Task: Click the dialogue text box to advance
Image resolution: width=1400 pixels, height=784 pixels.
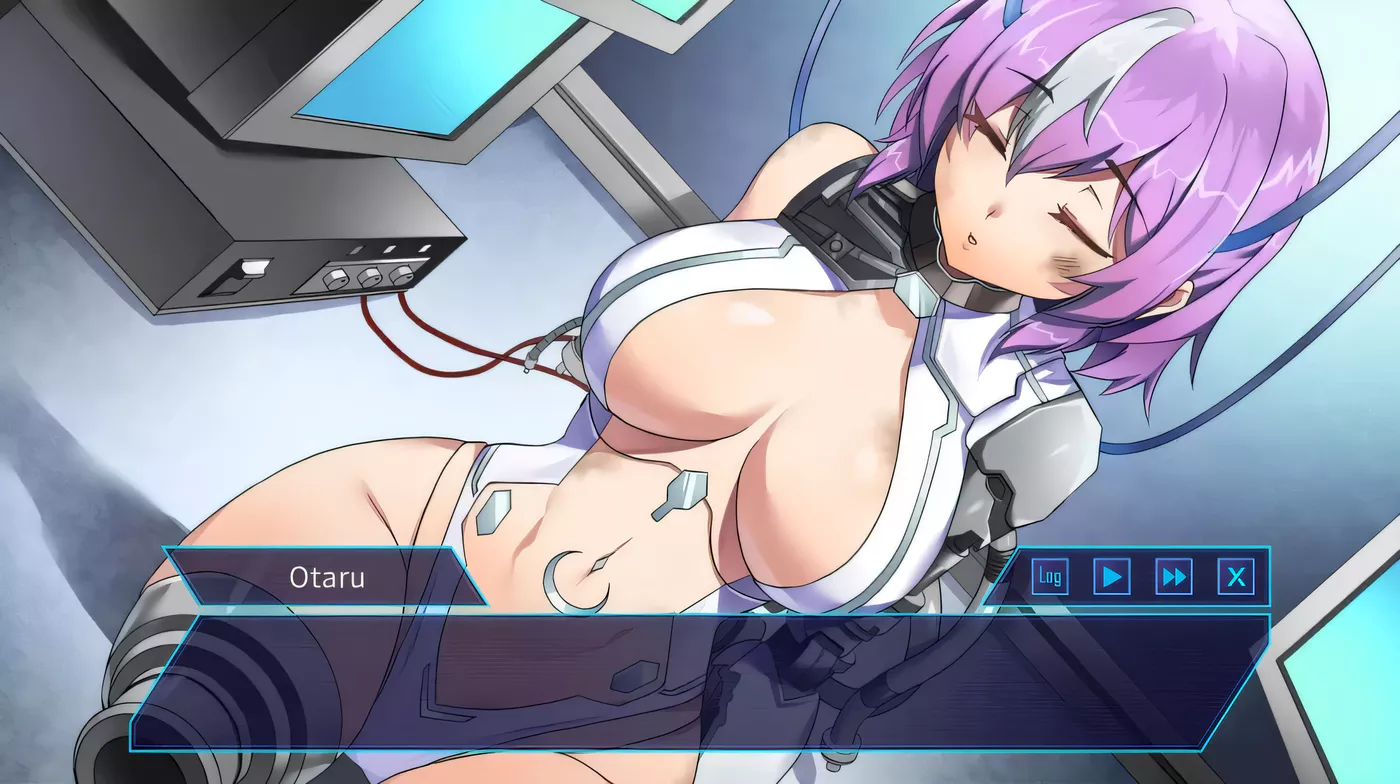Action: (700, 685)
